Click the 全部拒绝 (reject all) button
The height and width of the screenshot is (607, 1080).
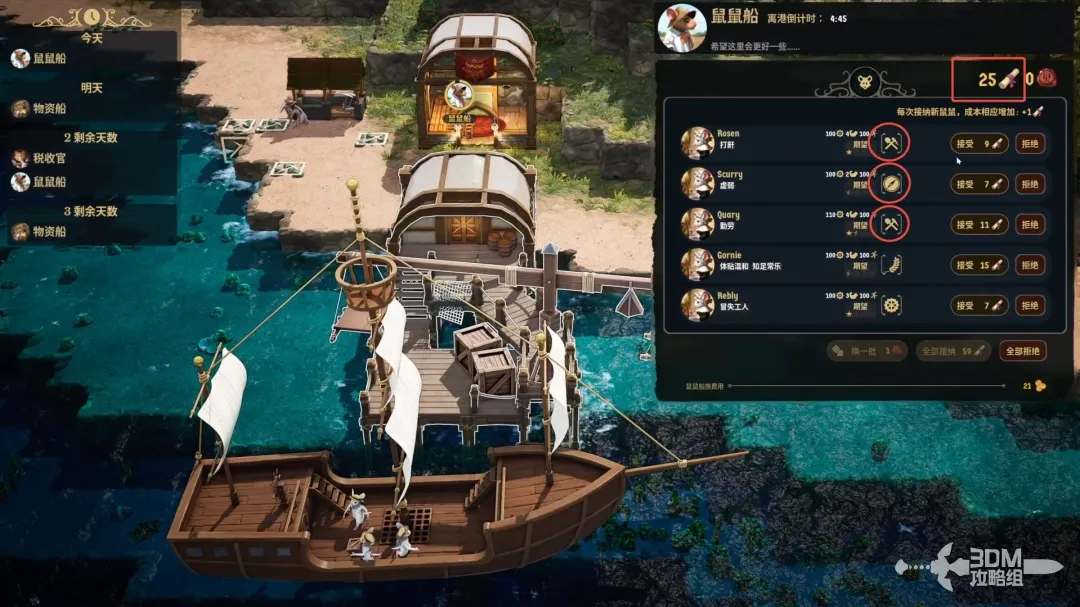pos(1023,351)
